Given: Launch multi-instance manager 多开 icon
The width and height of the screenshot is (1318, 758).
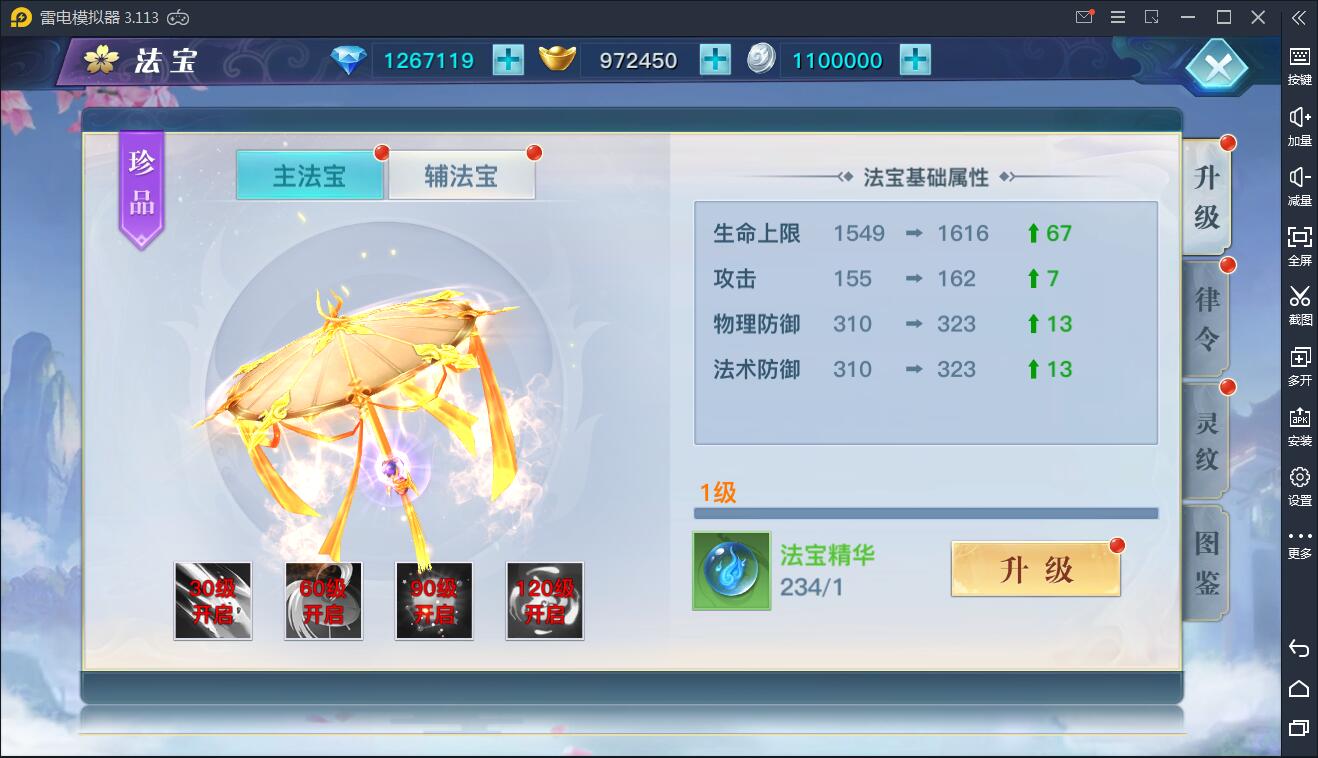Looking at the screenshot, I should (x=1299, y=366).
